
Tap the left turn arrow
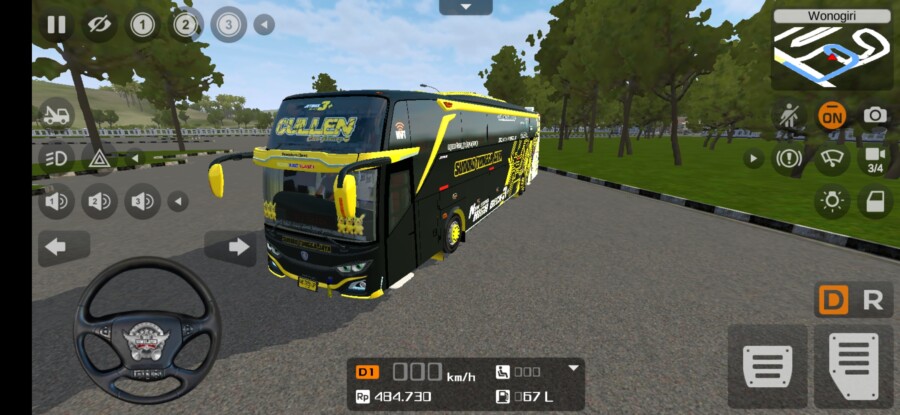(62, 246)
